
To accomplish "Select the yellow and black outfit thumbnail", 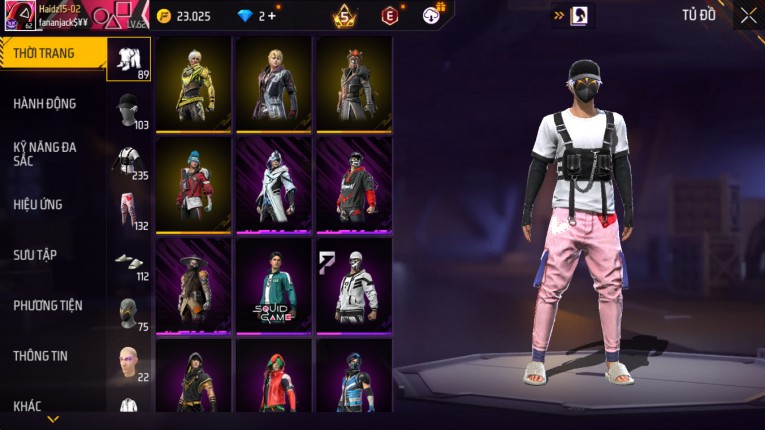I will point(194,84).
